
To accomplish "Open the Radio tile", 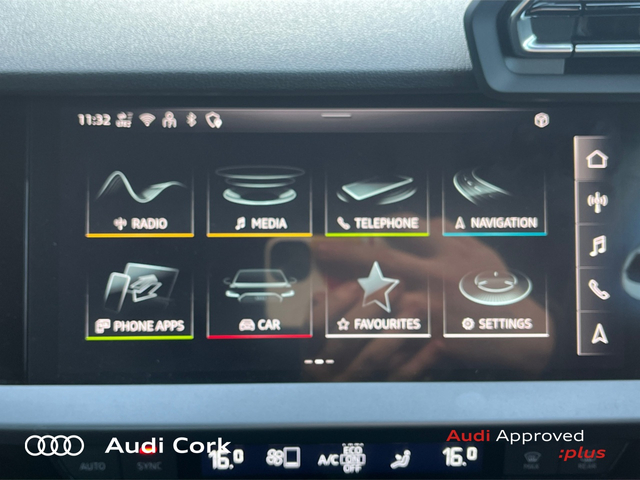I will coord(140,201).
